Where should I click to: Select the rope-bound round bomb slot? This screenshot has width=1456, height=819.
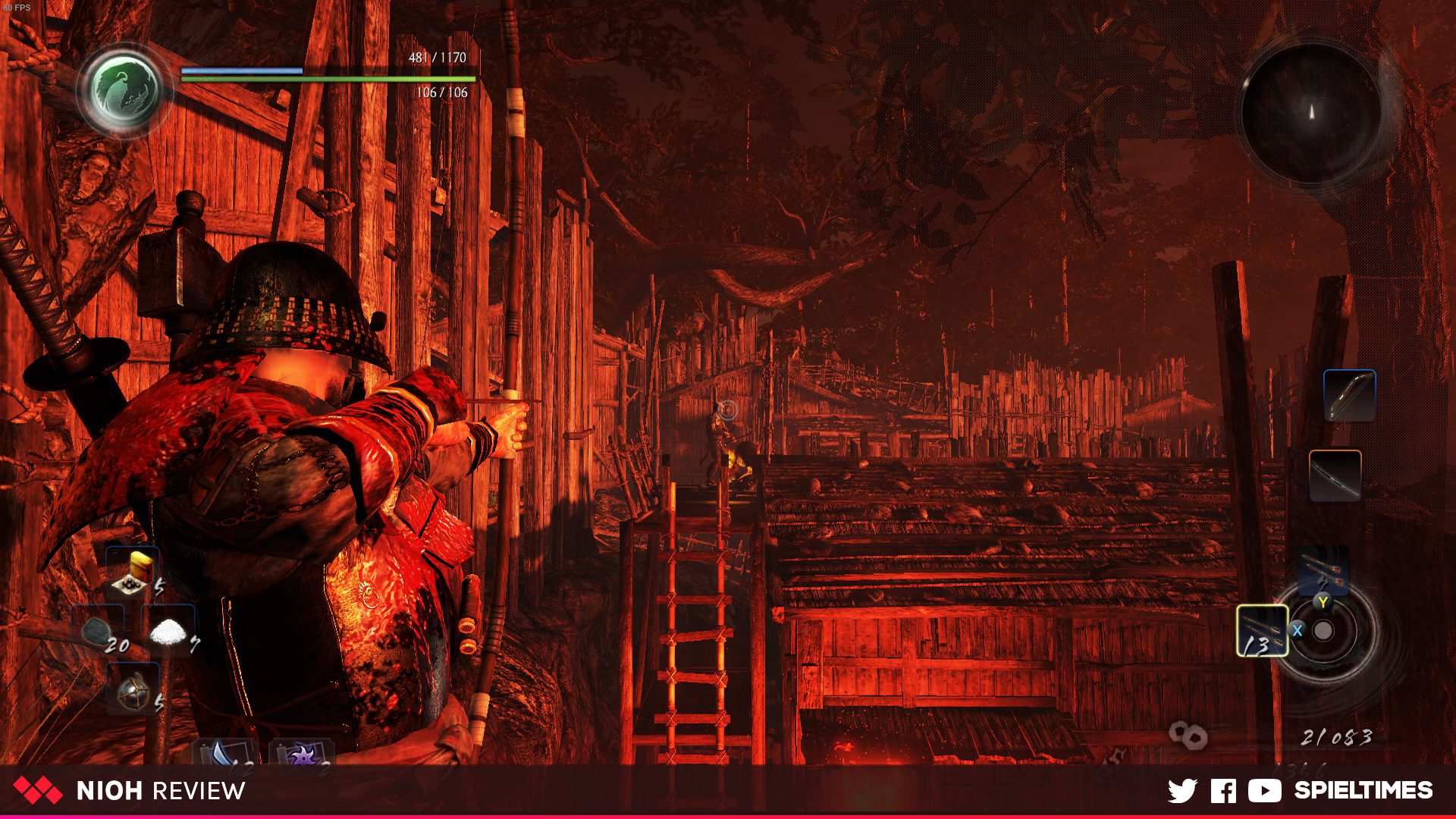(133, 689)
